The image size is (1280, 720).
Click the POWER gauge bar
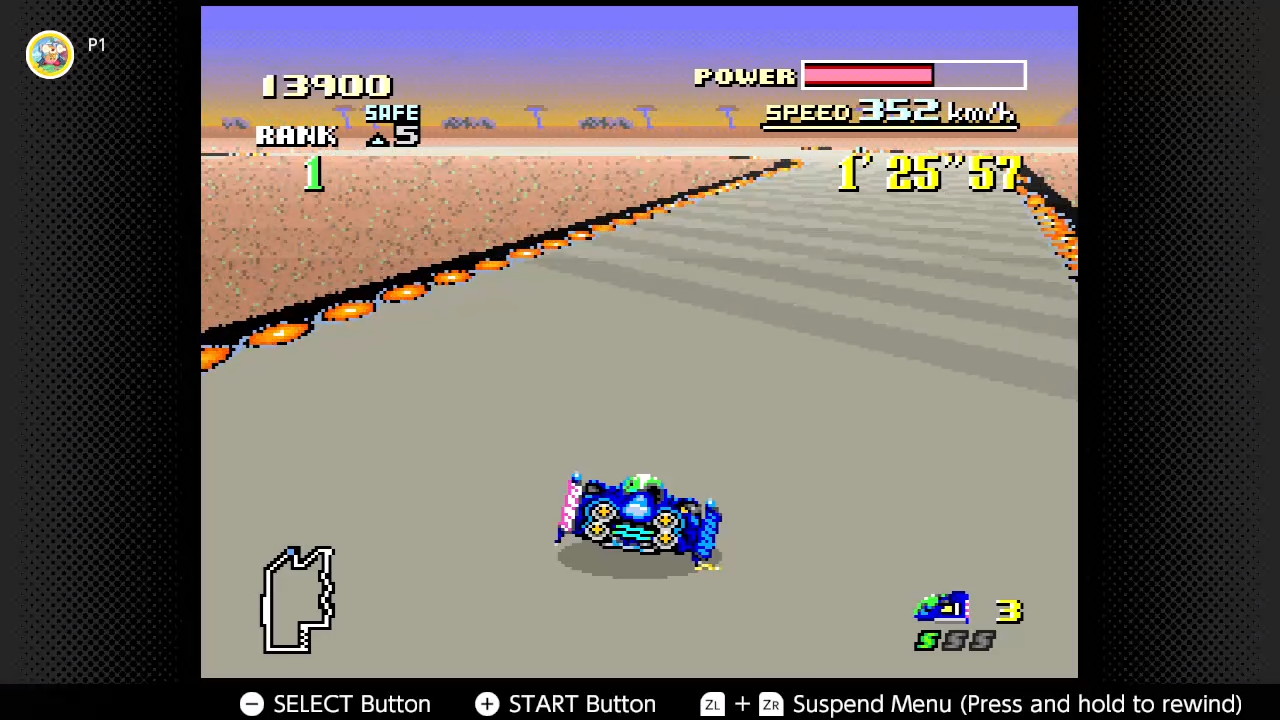tap(912, 76)
